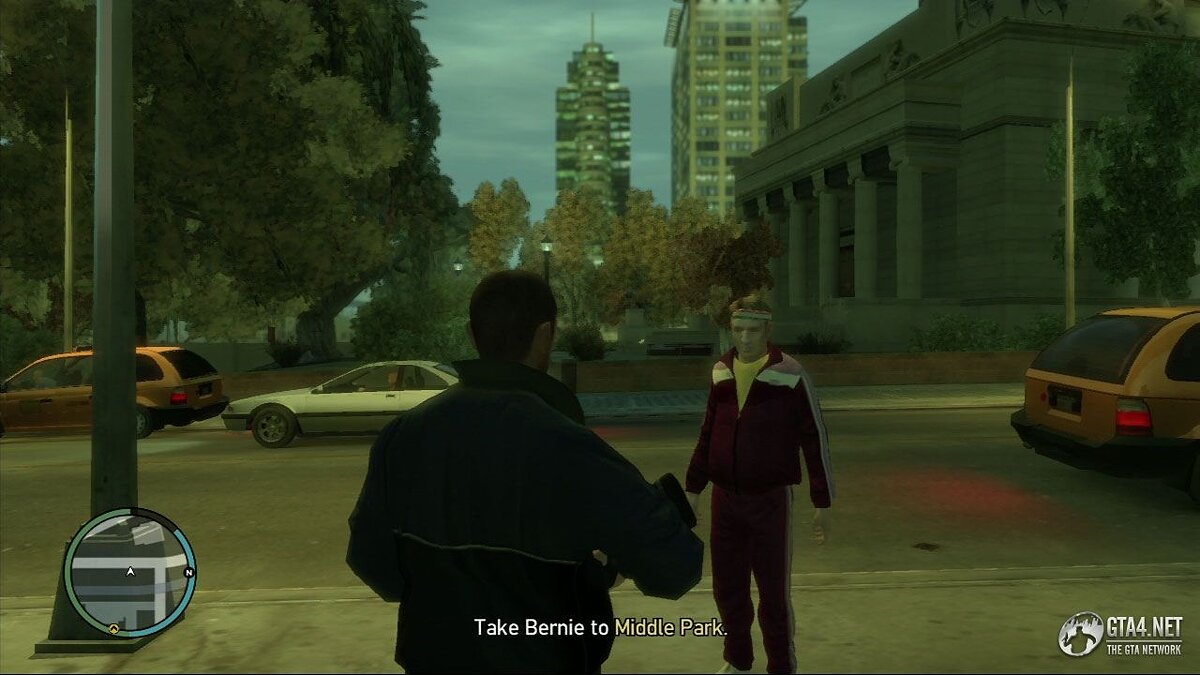This screenshot has height=675, width=1200.
Task: Click the circular minimap radar
Action: 129,573
